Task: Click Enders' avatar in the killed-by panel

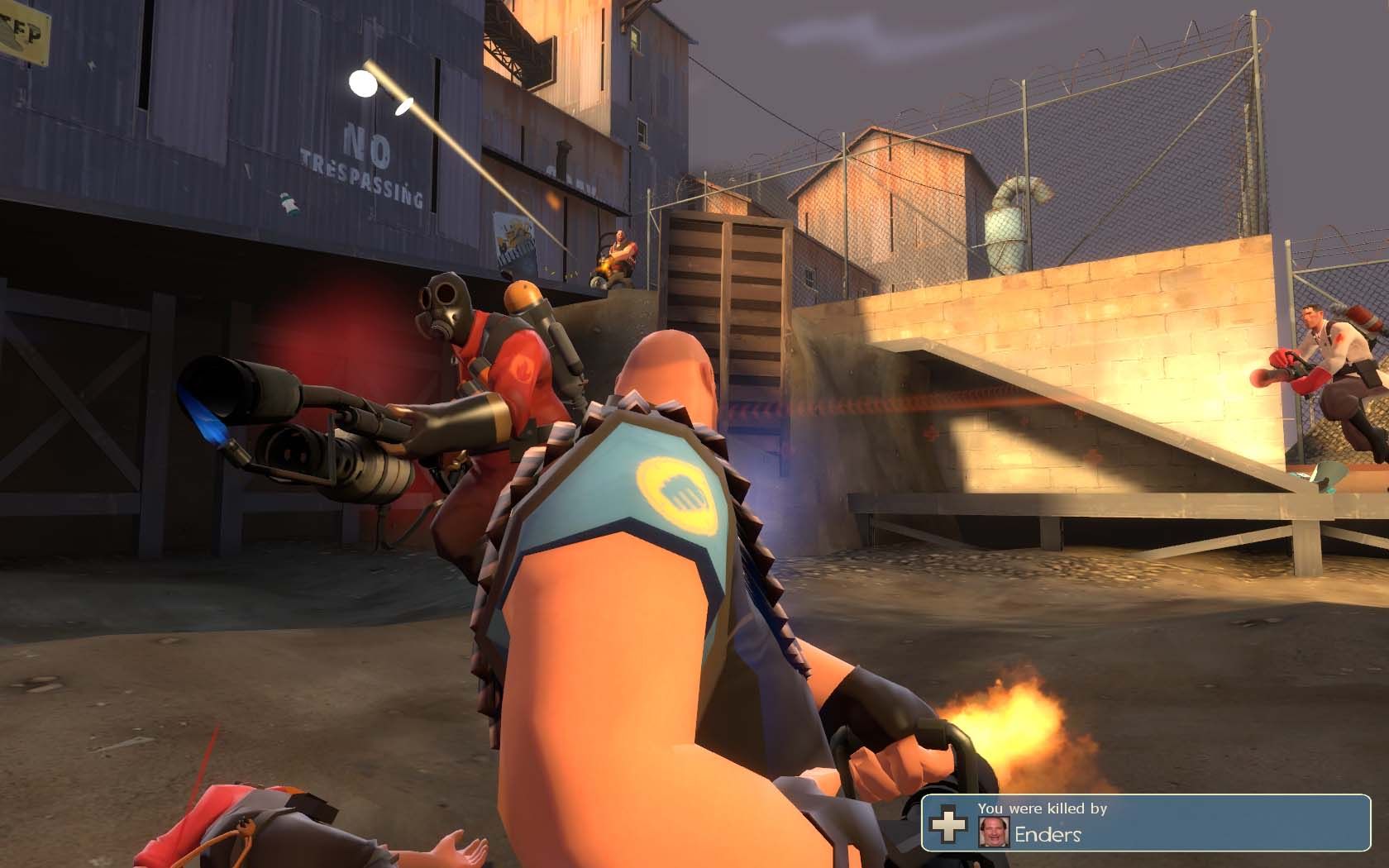Action: click(991, 832)
